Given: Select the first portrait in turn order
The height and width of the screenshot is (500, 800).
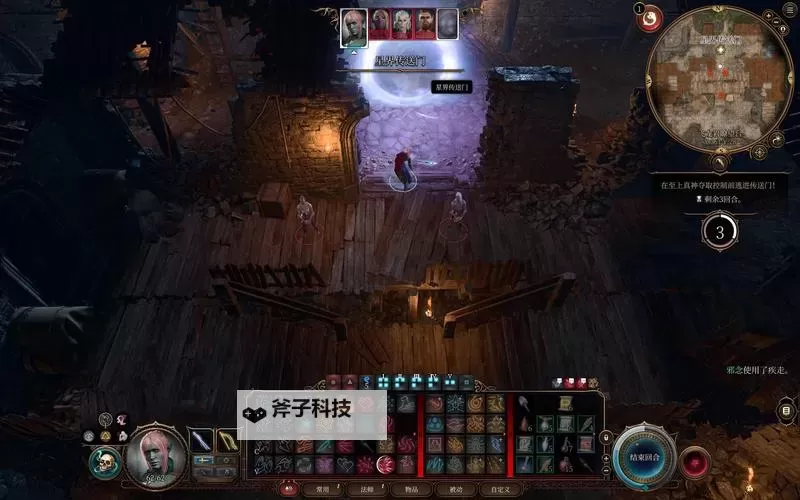Looking at the screenshot, I should point(353,24).
